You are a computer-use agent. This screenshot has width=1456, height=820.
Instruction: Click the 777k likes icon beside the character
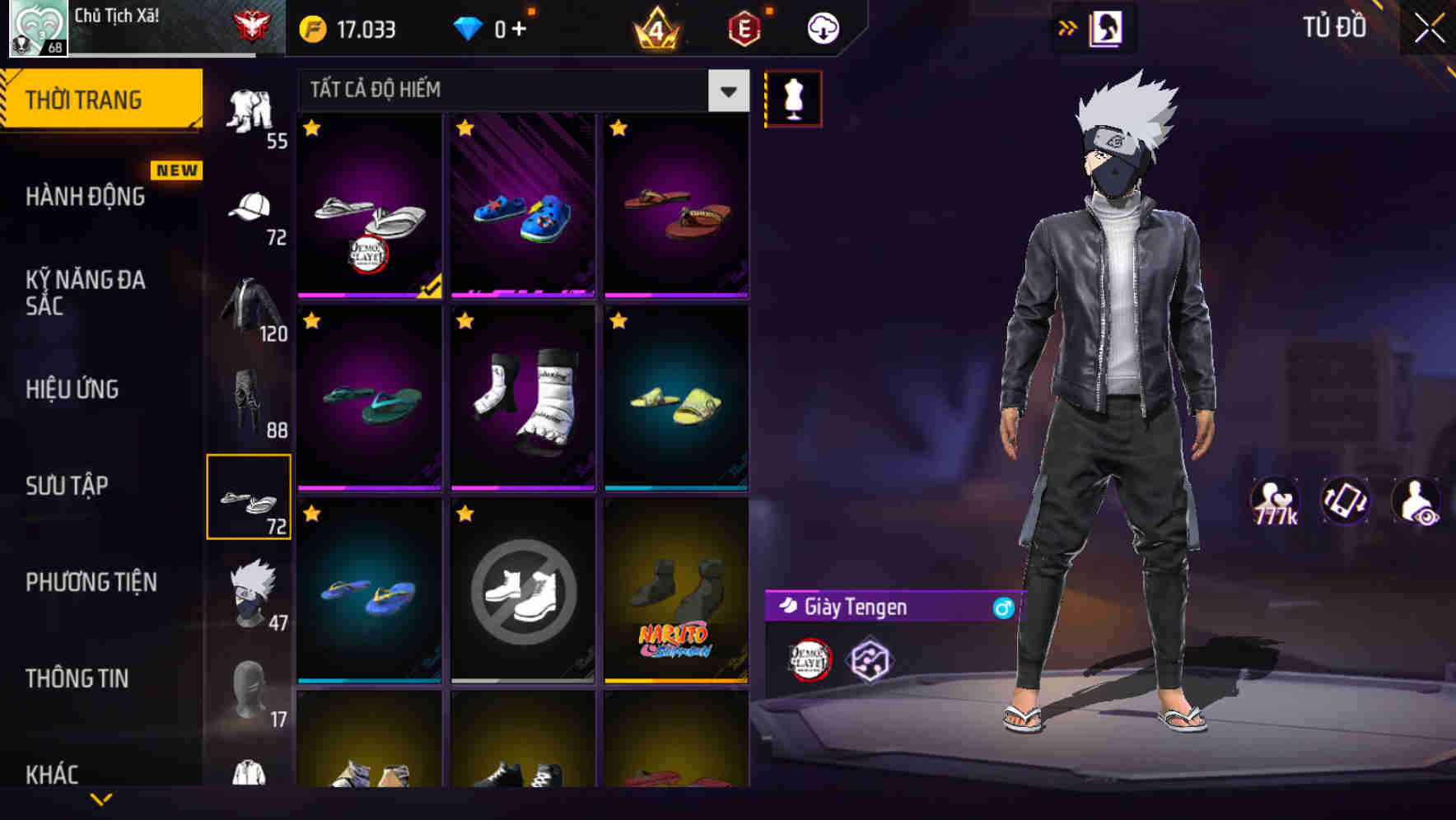click(1276, 500)
